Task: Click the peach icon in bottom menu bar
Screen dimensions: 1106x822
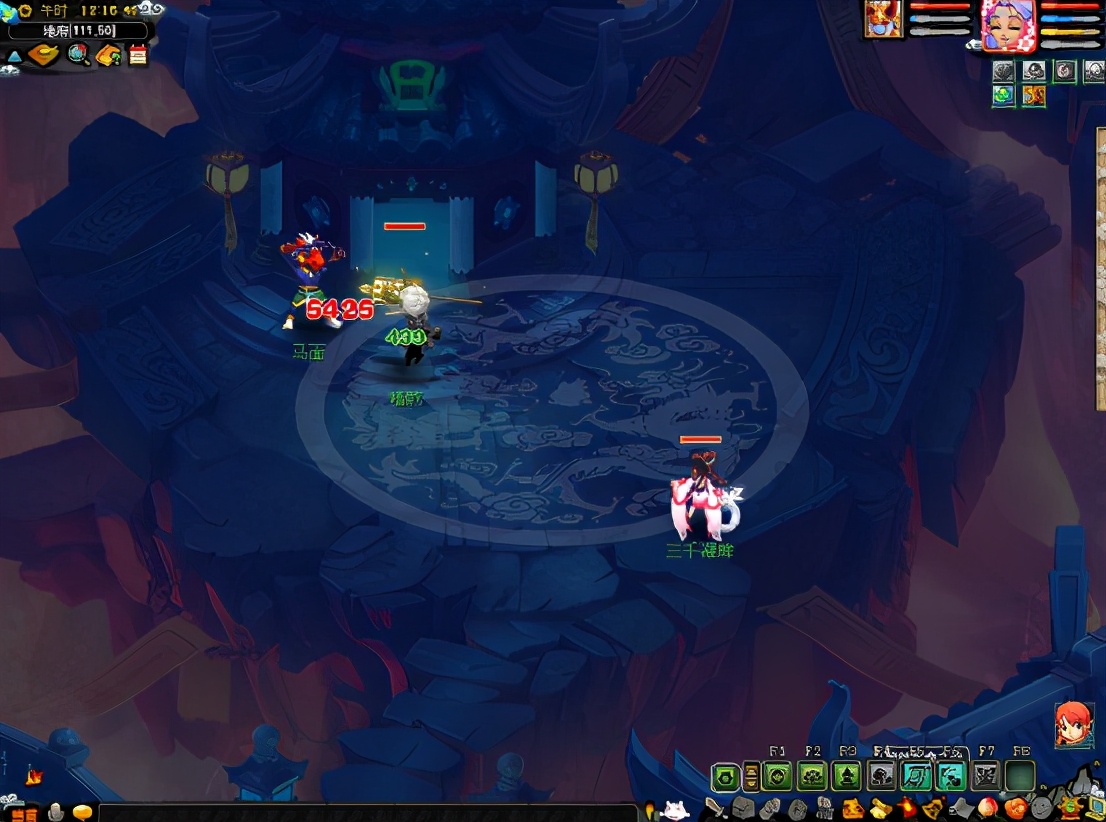Action: coord(987,807)
